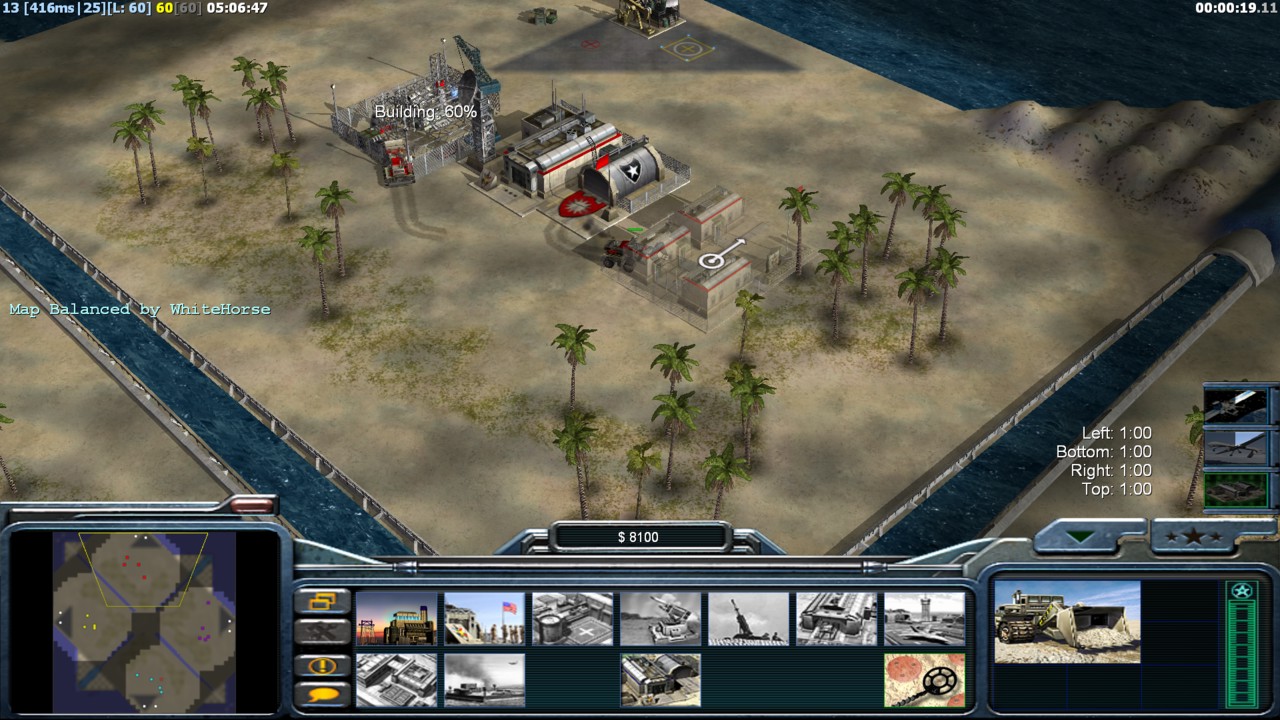Viewport: 1280px width, 720px height.
Task: Select the Fire Base artillery icon
Action: point(749,618)
